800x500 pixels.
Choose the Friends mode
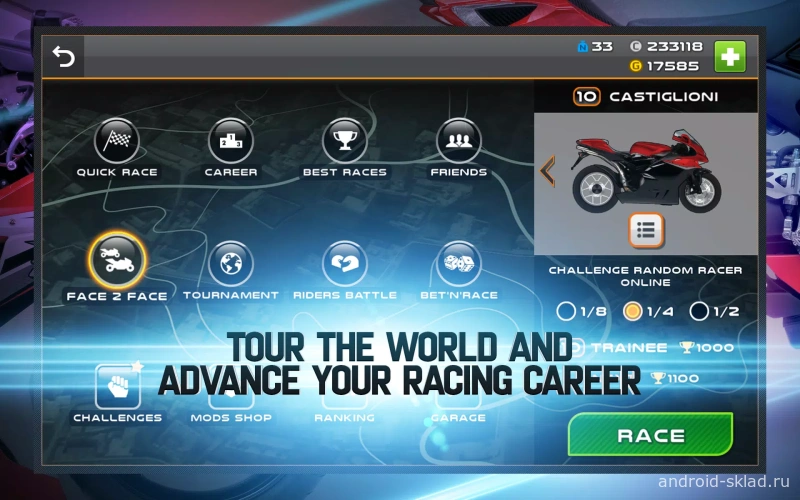459,141
